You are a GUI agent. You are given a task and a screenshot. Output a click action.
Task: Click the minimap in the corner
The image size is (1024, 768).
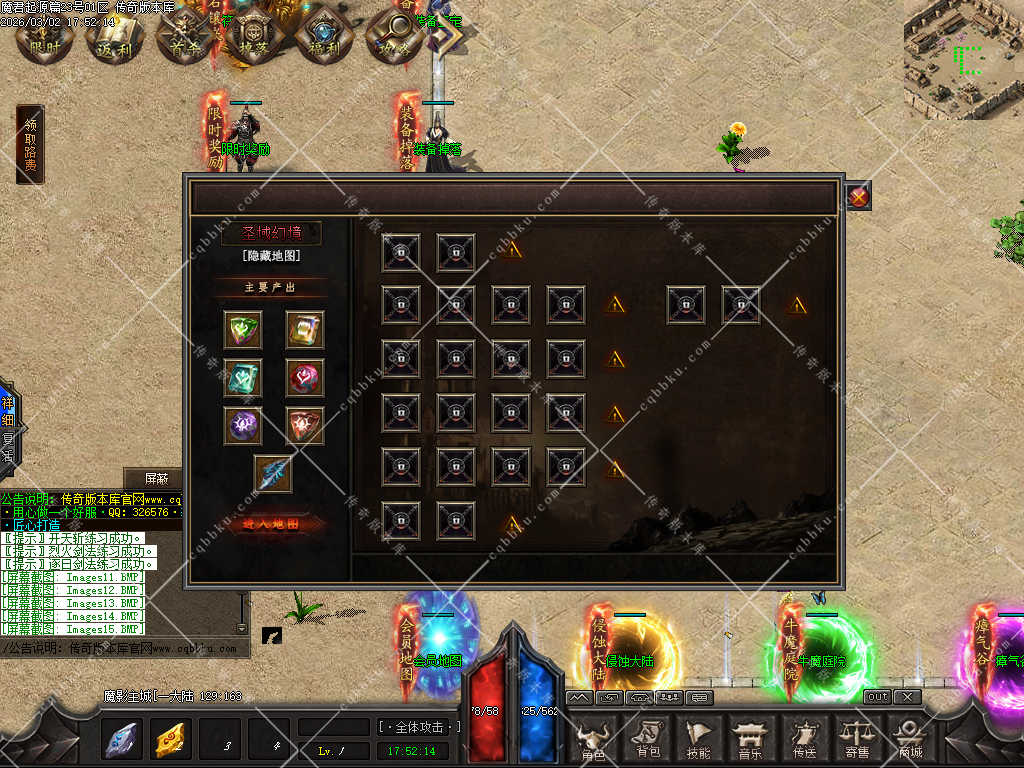(x=964, y=58)
